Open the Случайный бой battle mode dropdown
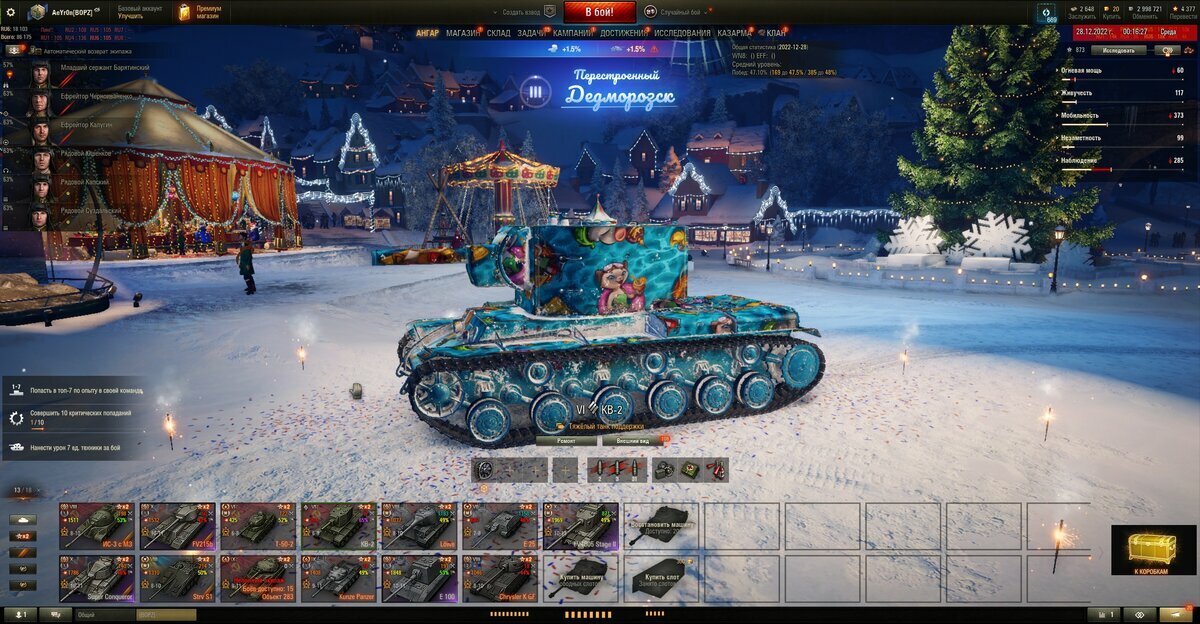 [681, 12]
